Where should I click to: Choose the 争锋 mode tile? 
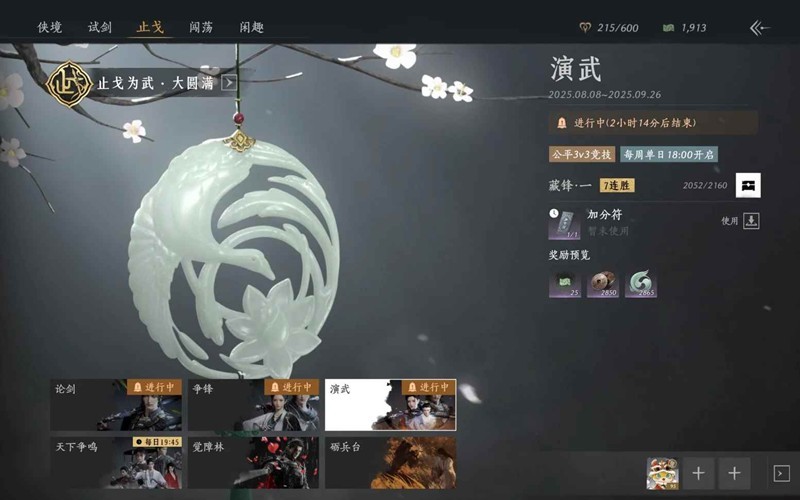tap(254, 404)
